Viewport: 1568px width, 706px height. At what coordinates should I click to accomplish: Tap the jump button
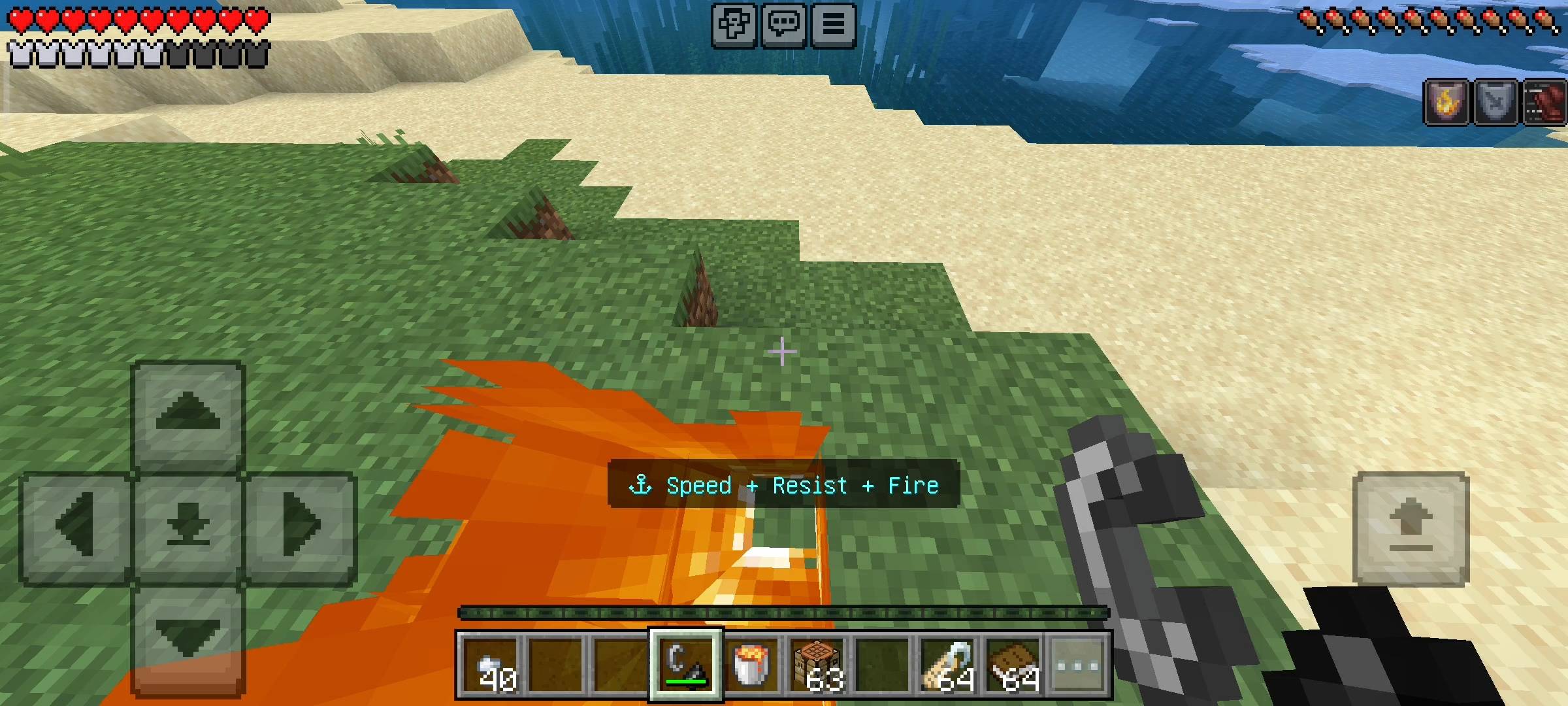click(x=1411, y=527)
